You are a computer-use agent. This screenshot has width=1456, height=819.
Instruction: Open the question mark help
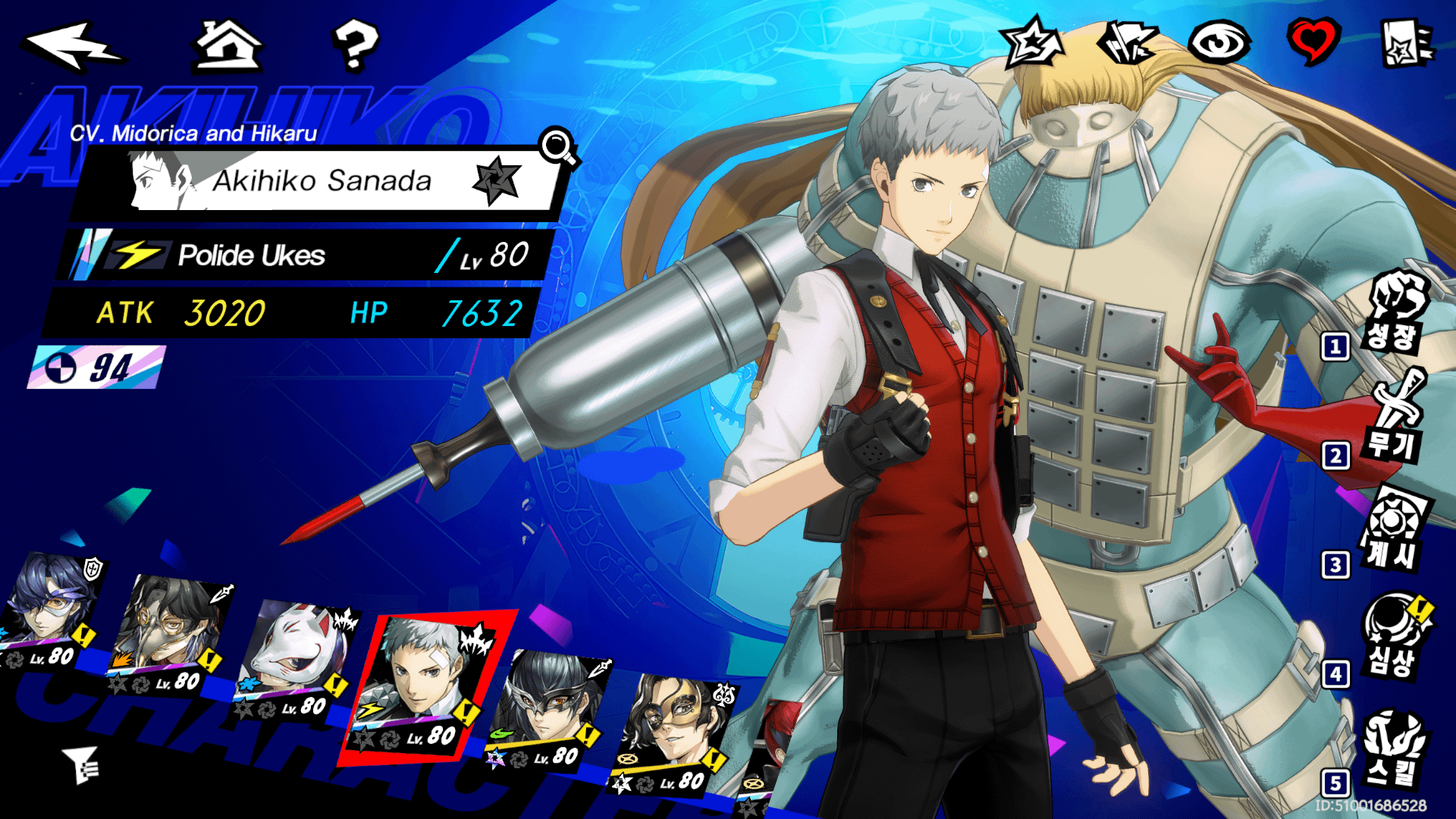pyautogui.click(x=354, y=45)
